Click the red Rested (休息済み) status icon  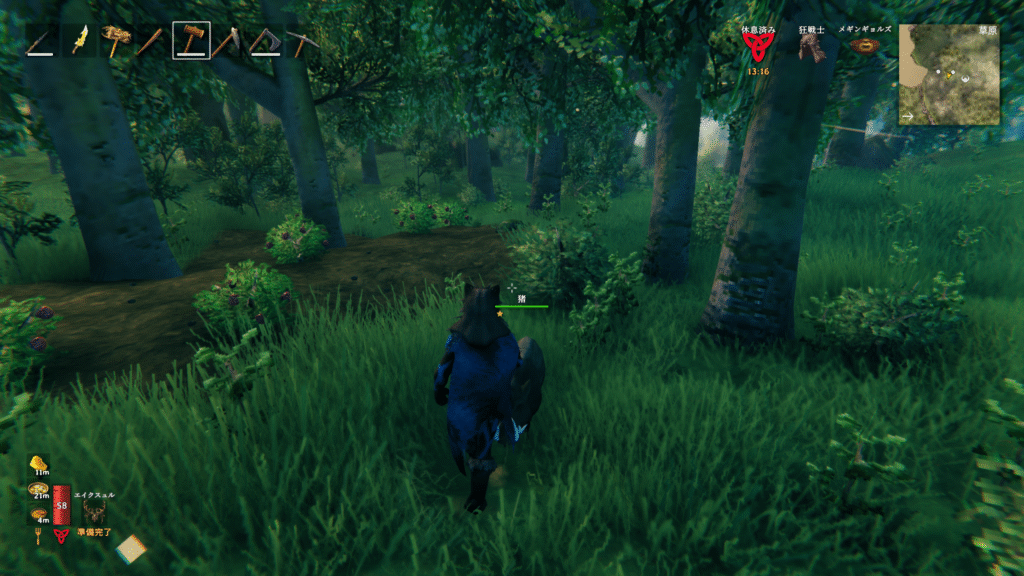pyautogui.click(x=757, y=47)
